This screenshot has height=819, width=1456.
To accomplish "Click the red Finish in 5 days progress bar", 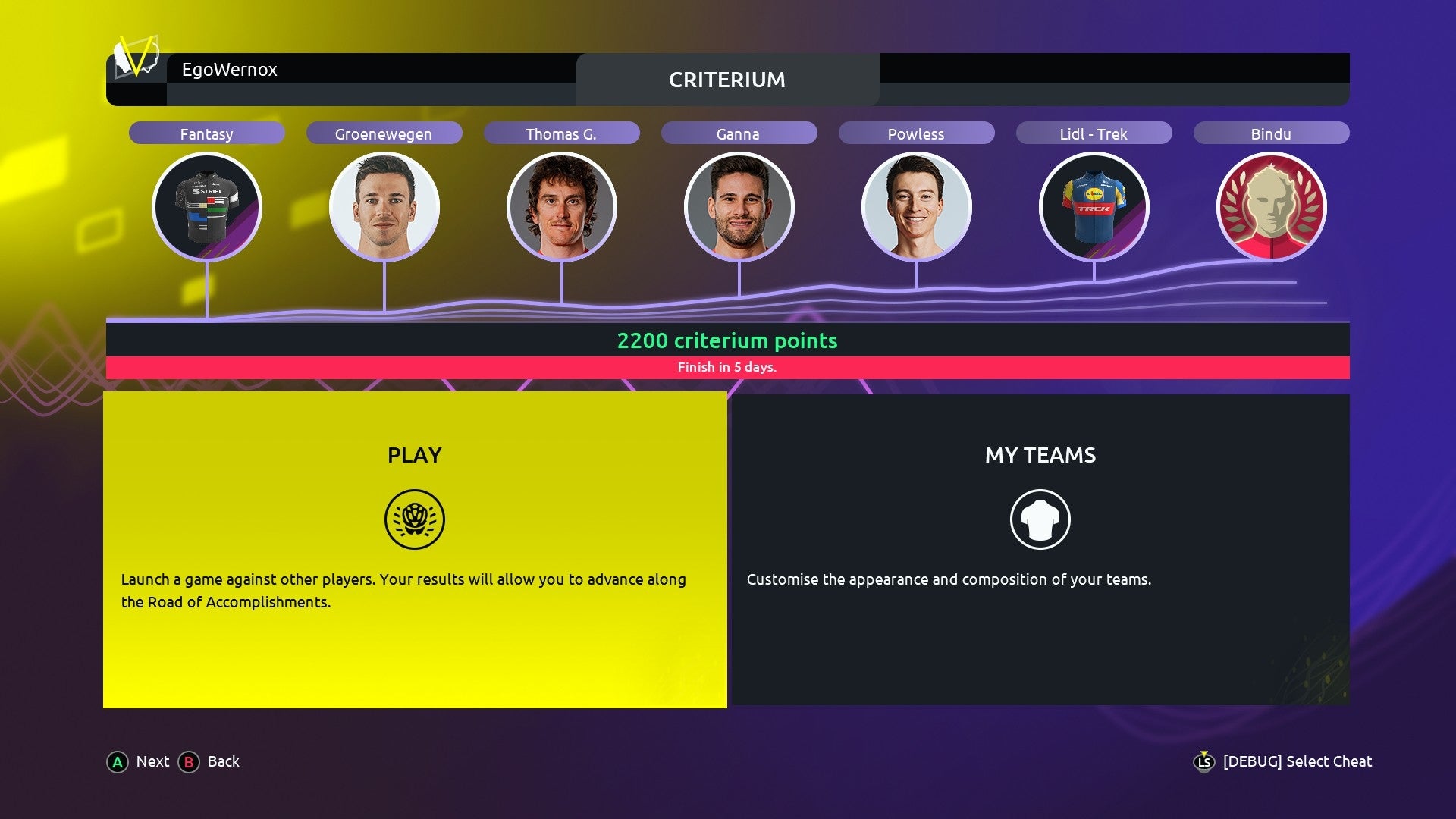I will (x=728, y=367).
